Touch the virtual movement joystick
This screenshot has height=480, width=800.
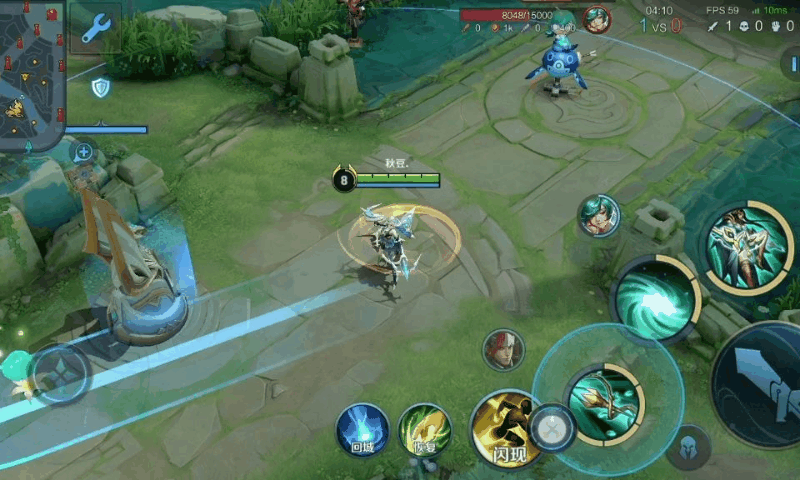click(x=59, y=375)
